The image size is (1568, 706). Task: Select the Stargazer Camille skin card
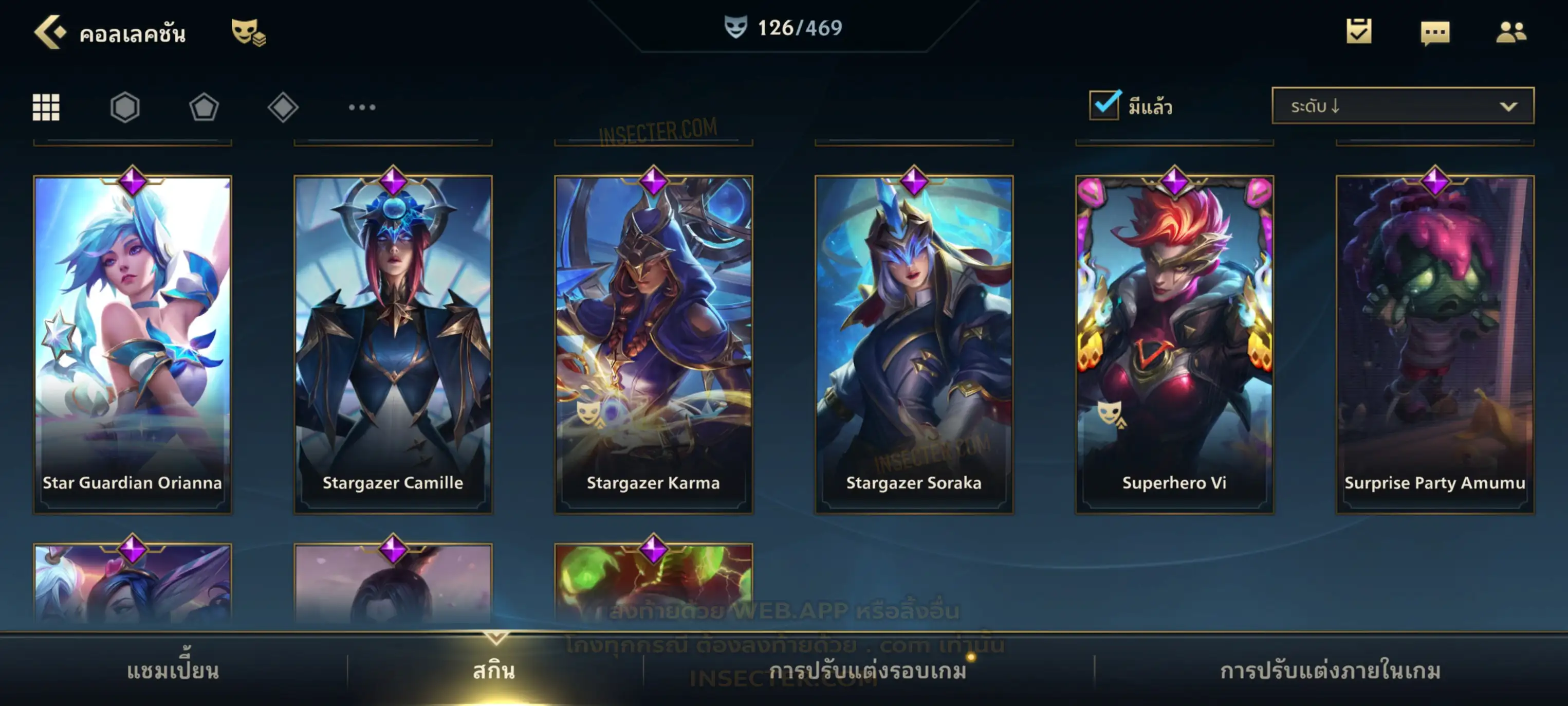pos(393,344)
